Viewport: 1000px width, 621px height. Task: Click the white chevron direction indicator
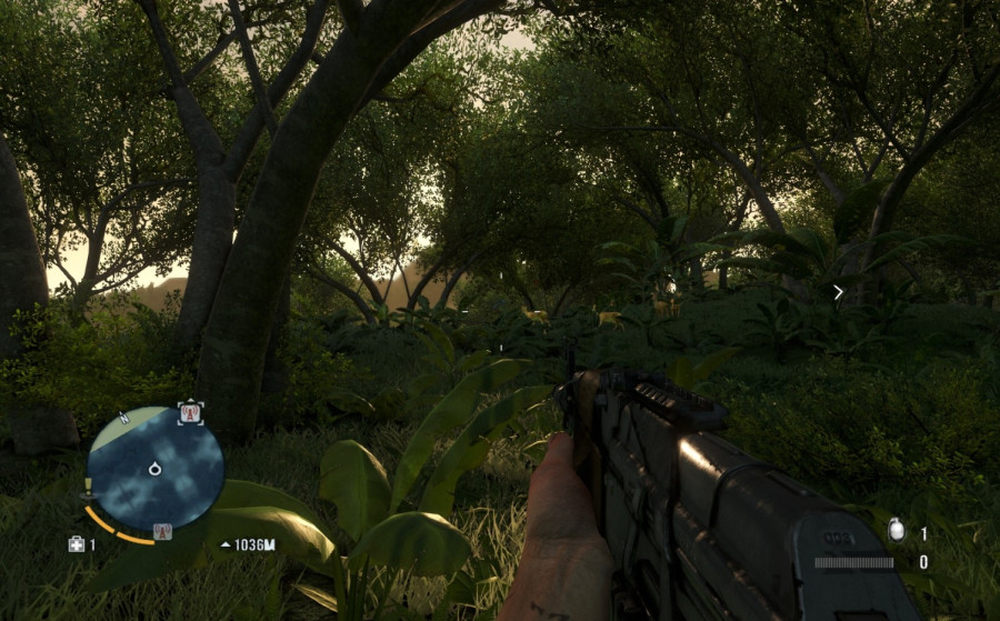(838, 292)
